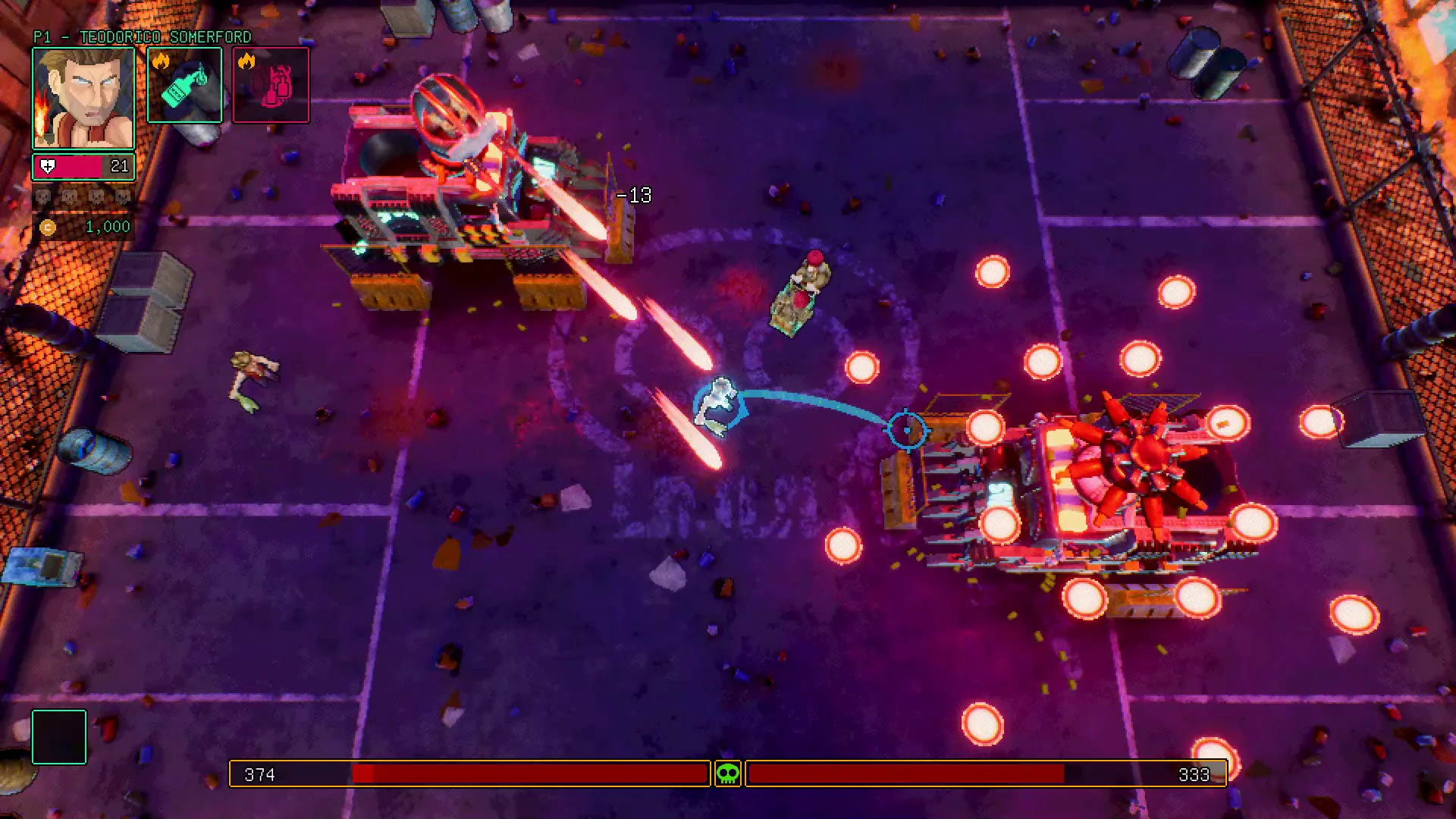Click the coin icon beside the 1,000 counter
Image resolution: width=1456 pixels, height=819 pixels.
[x=48, y=228]
